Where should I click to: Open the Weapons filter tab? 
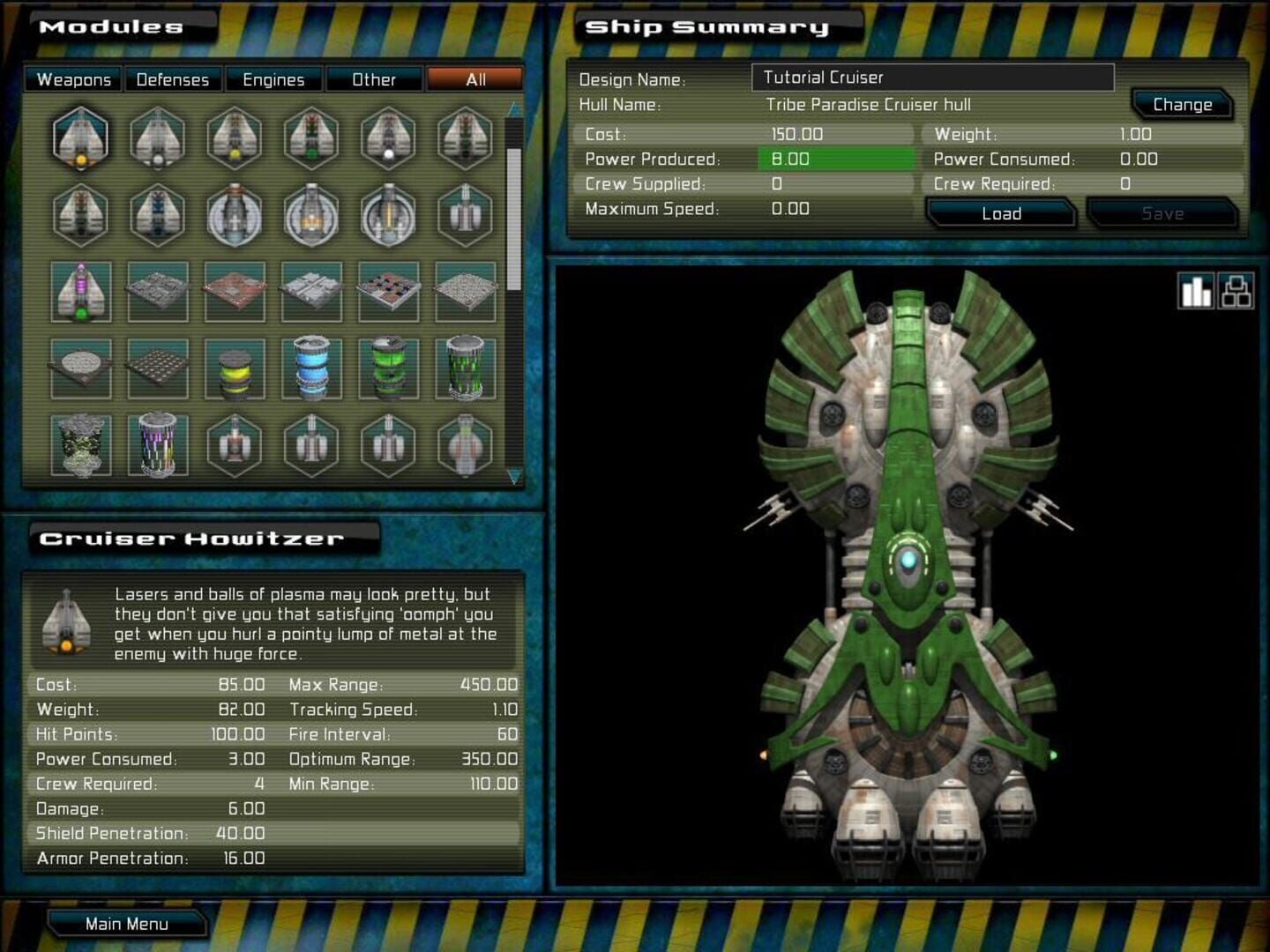73,79
